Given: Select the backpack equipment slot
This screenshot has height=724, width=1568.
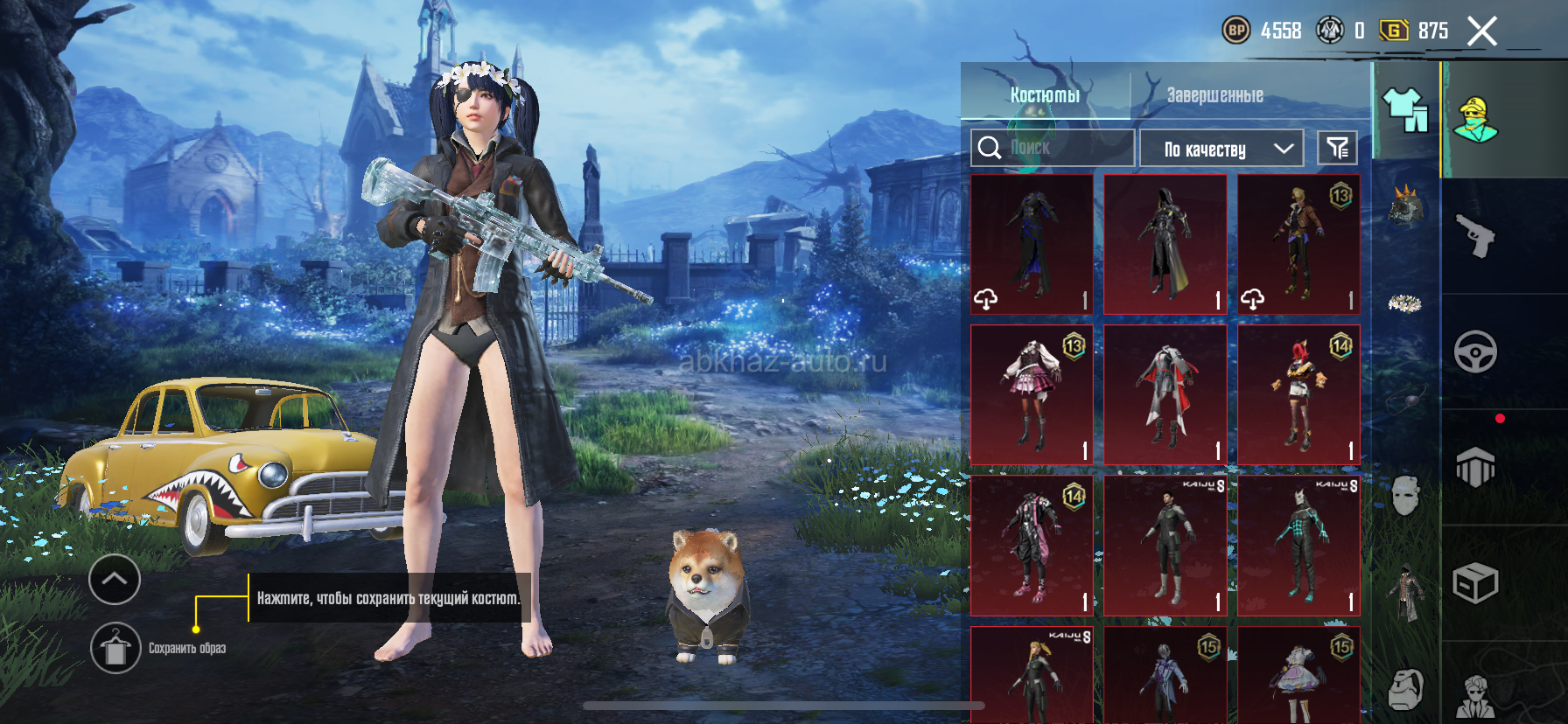Looking at the screenshot, I should (x=1405, y=690).
